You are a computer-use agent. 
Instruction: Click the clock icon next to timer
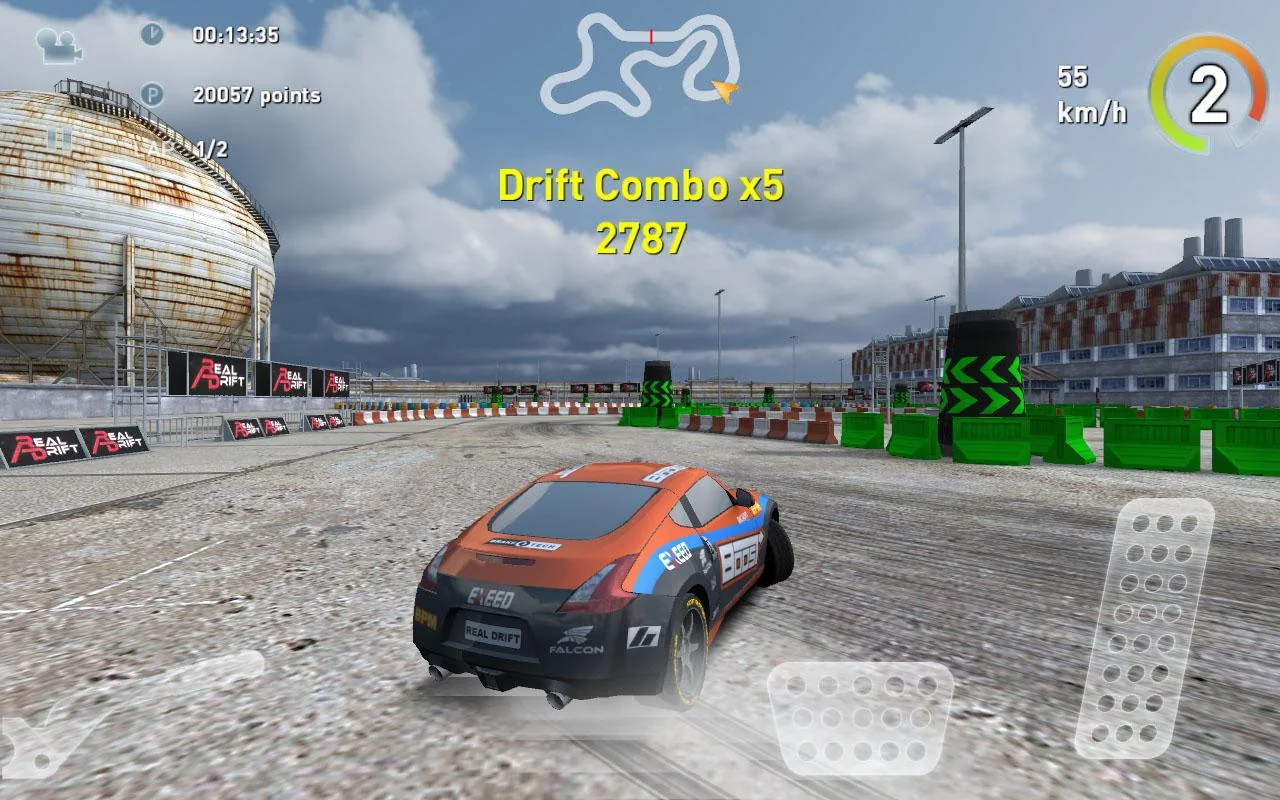[x=151, y=34]
